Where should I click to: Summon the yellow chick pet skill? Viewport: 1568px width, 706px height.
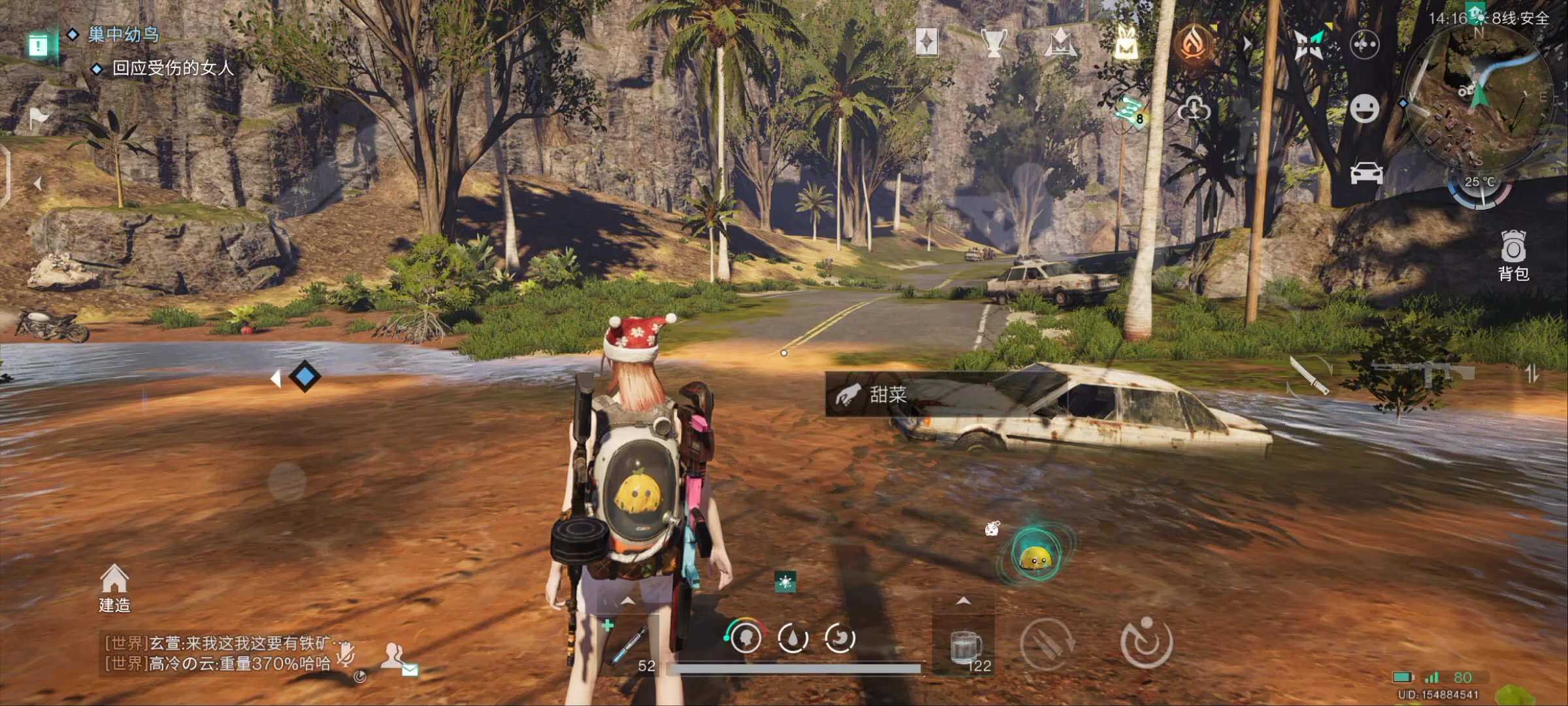[1035, 556]
